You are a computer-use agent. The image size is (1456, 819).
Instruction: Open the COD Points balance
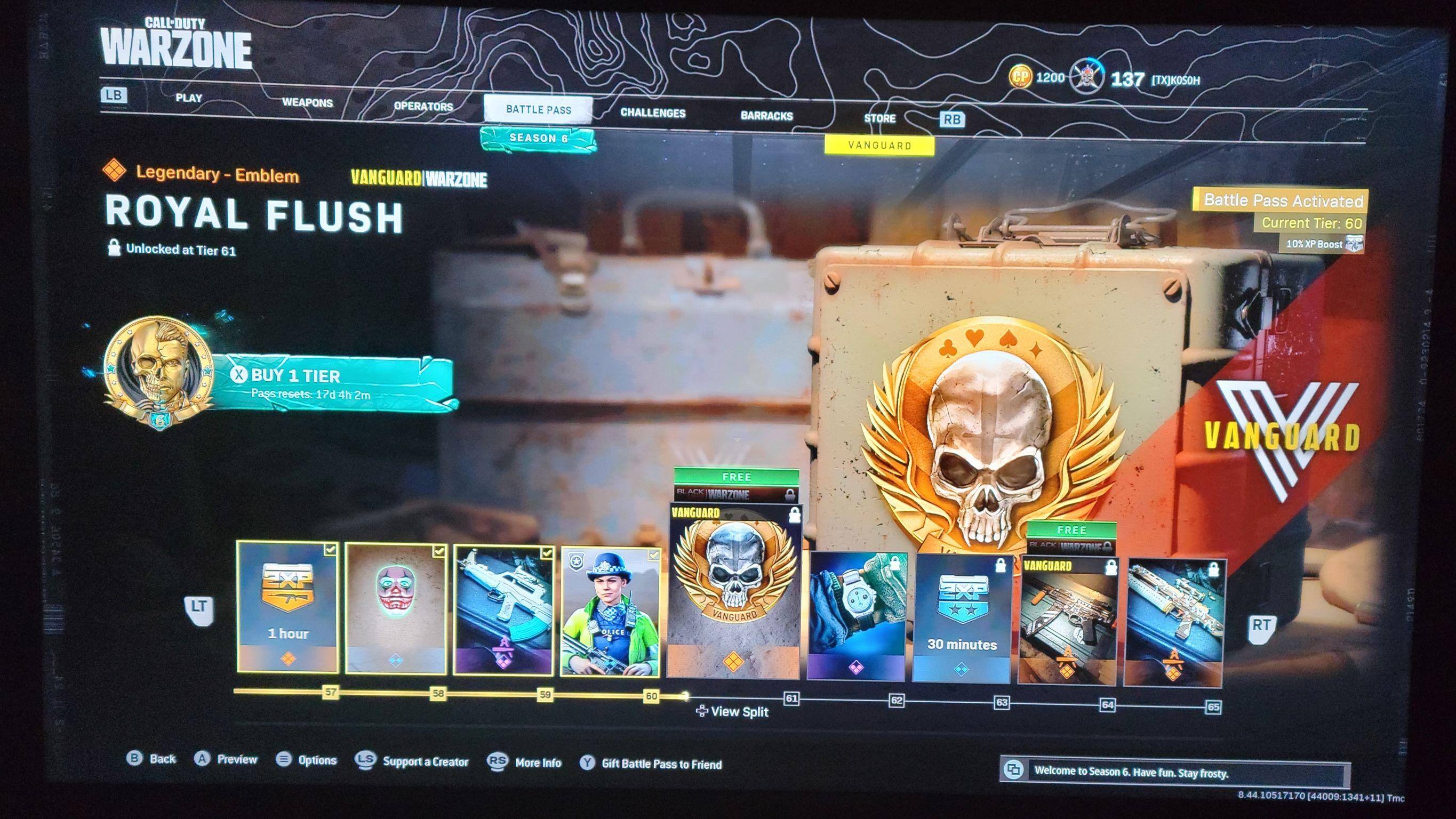[1038, 77]
